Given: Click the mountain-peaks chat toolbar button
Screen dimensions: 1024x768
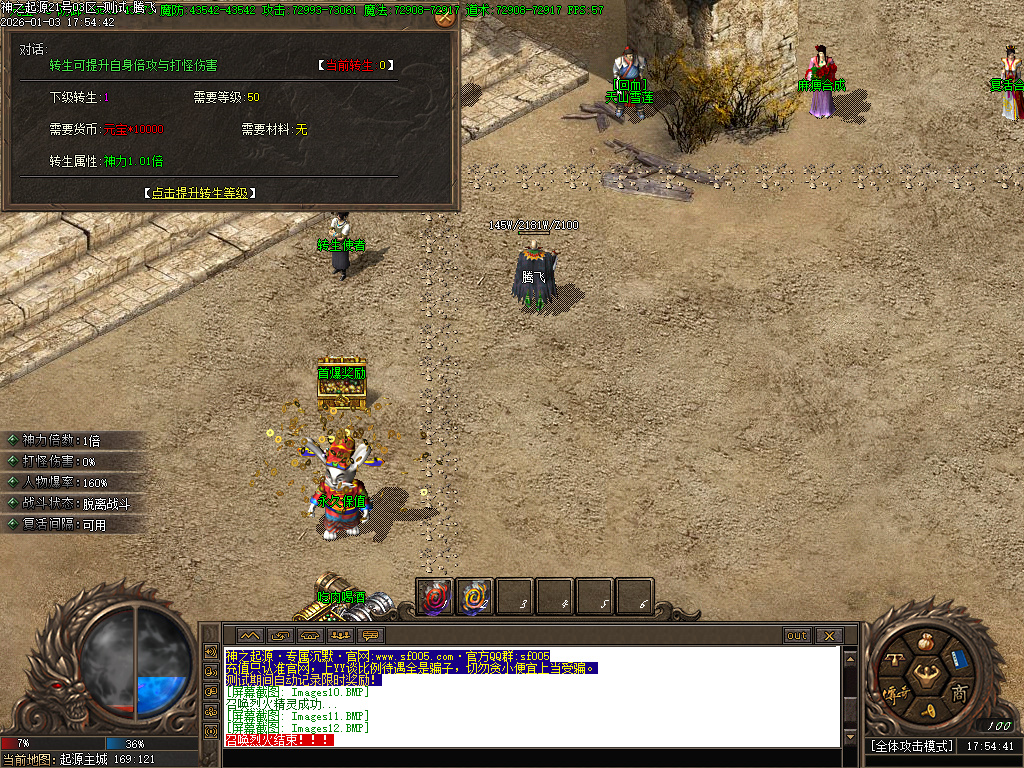Looking at the screenshot, I should (x=249, y=636).
